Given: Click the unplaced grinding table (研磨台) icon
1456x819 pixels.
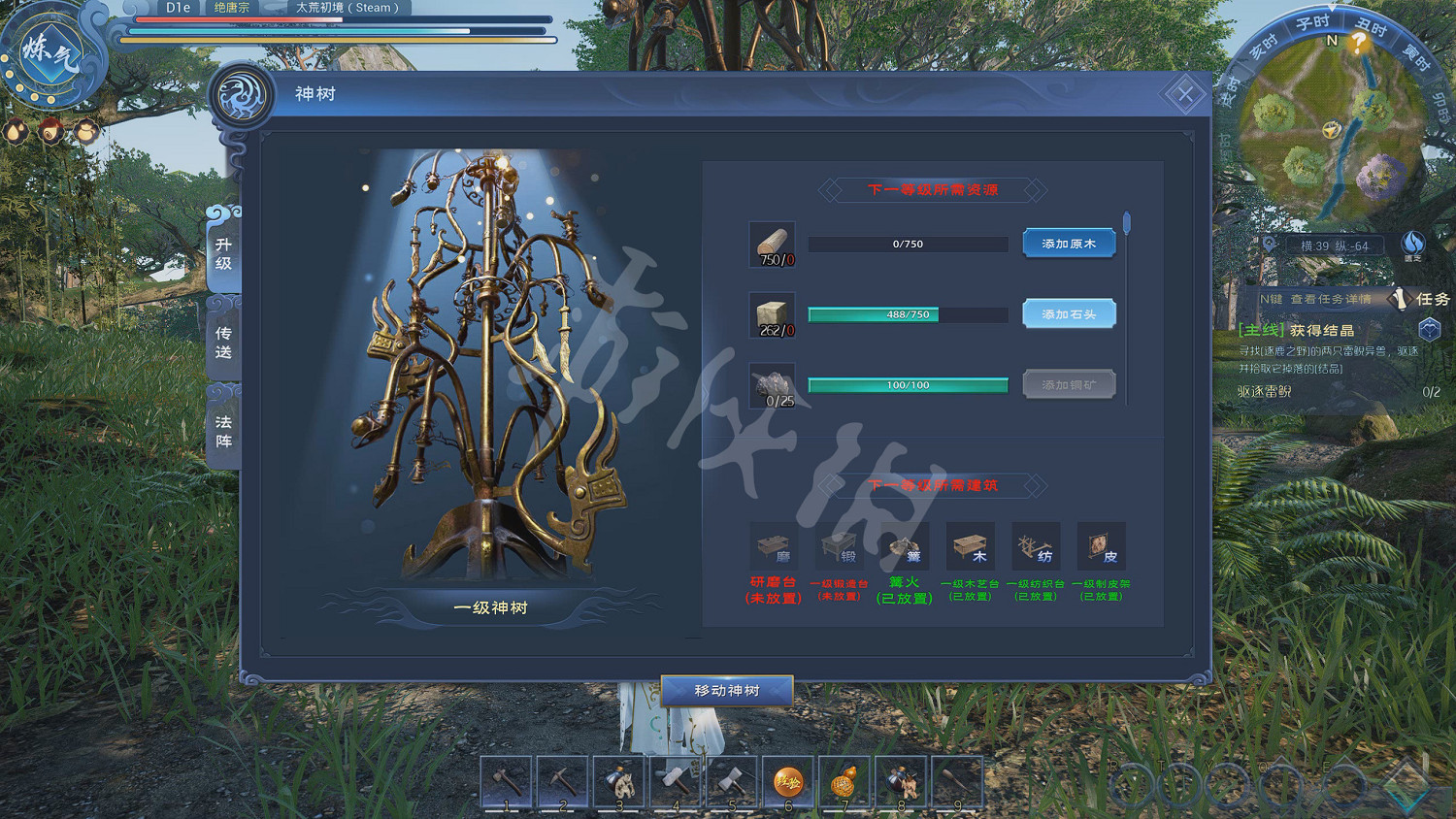Looking at the screenshot, I should (773, 544).
